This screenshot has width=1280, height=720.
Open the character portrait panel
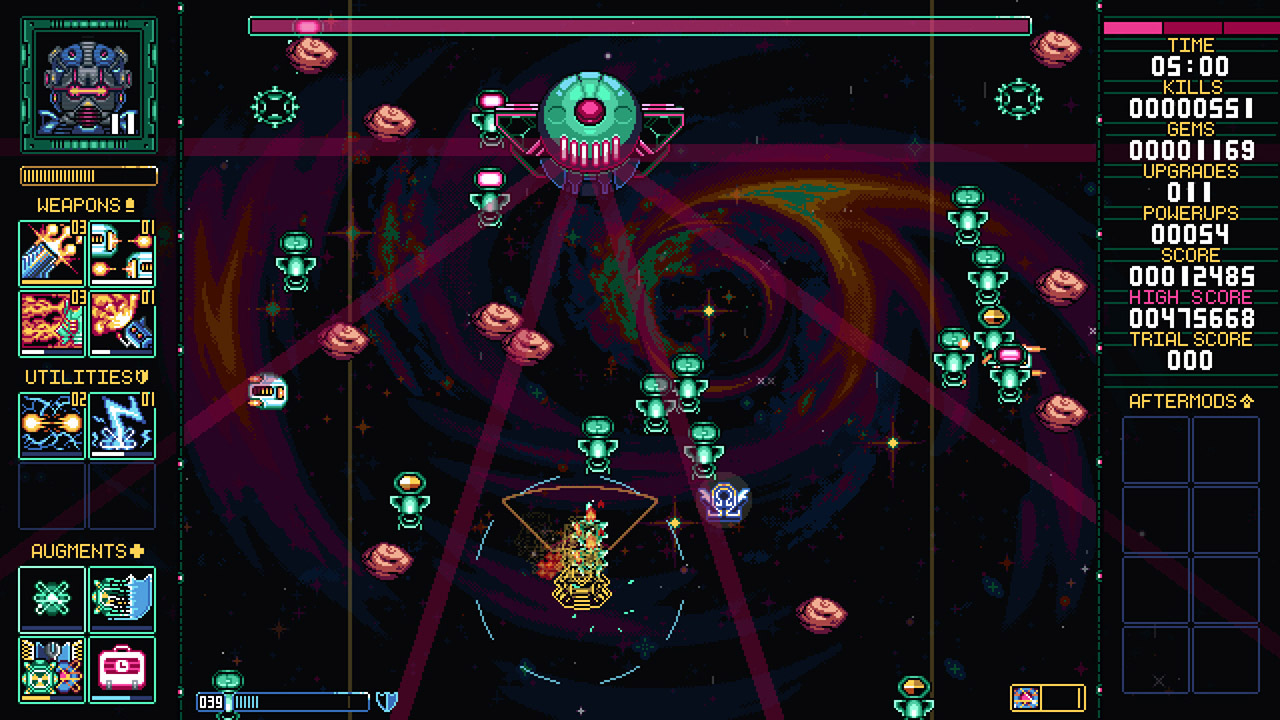point(87,80)
